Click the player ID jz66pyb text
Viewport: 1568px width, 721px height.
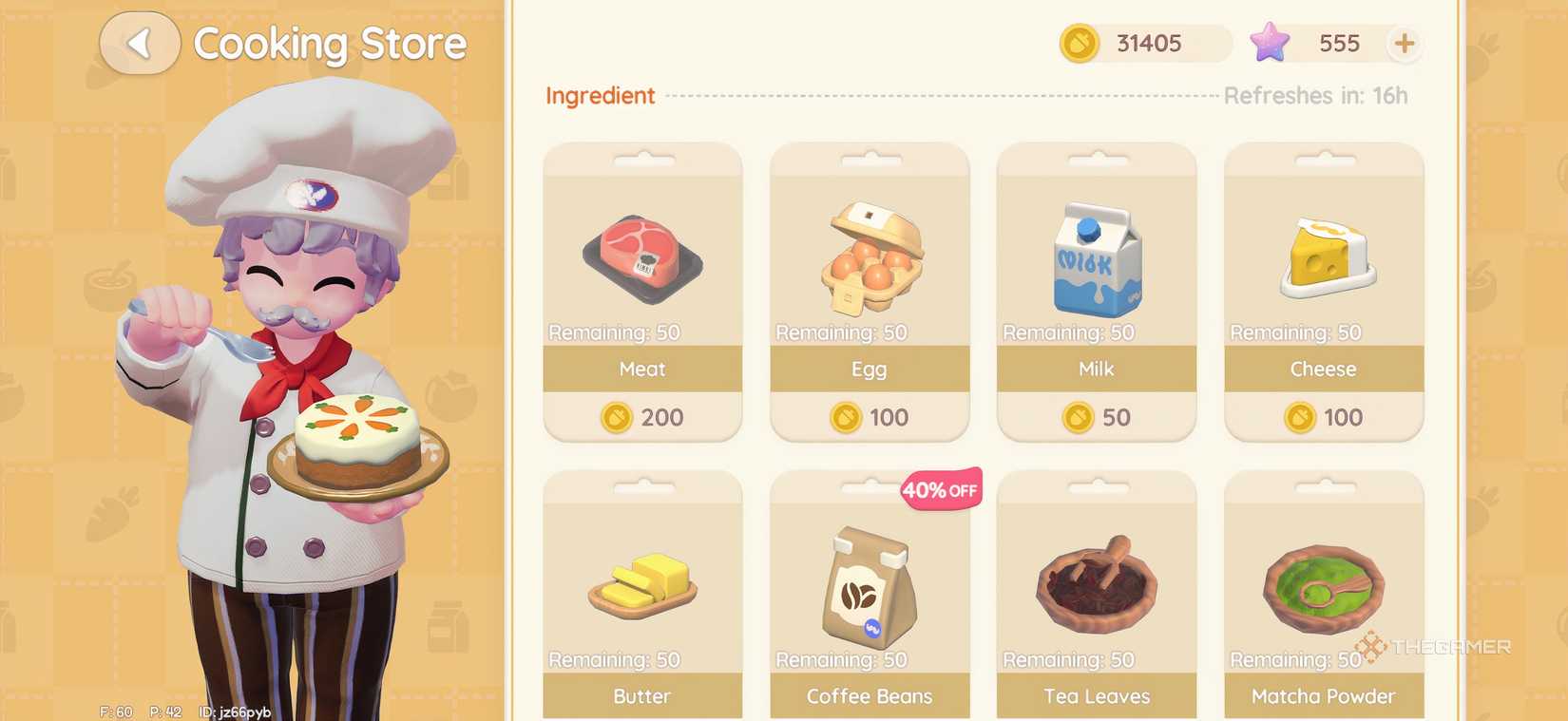coord(234,711)
